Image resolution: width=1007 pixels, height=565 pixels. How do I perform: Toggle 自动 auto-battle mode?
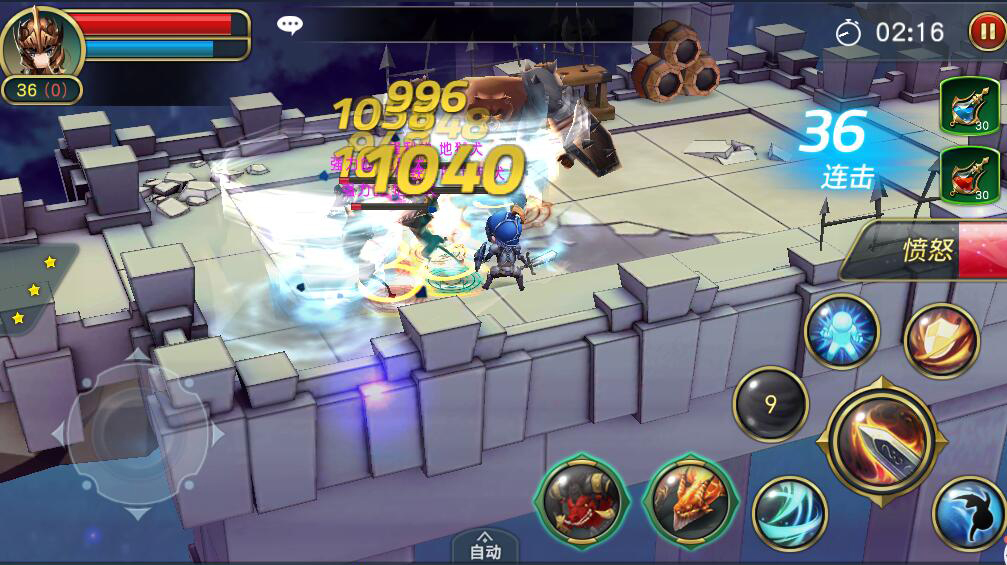[x=485, y=546]
